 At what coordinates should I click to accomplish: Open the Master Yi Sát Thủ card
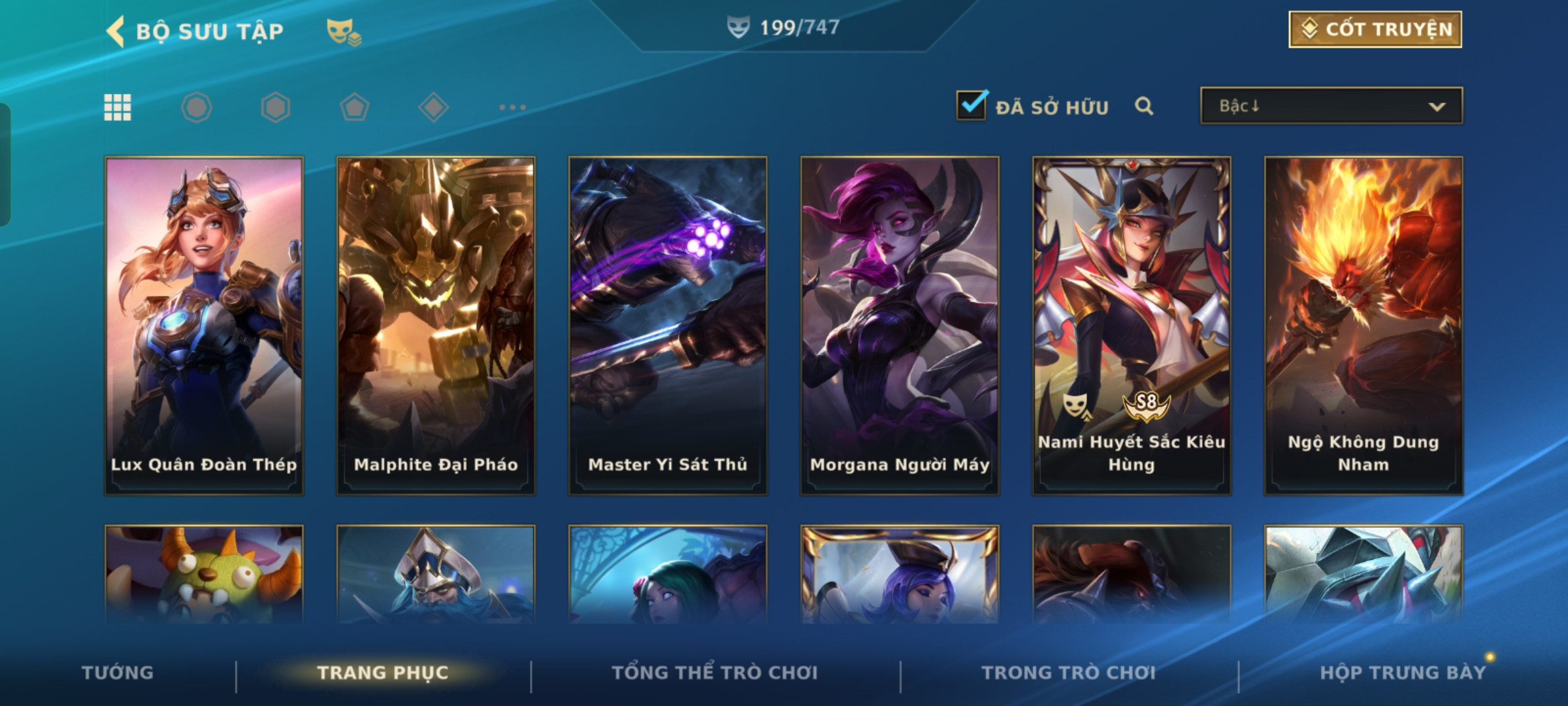[x=668, y=325]
